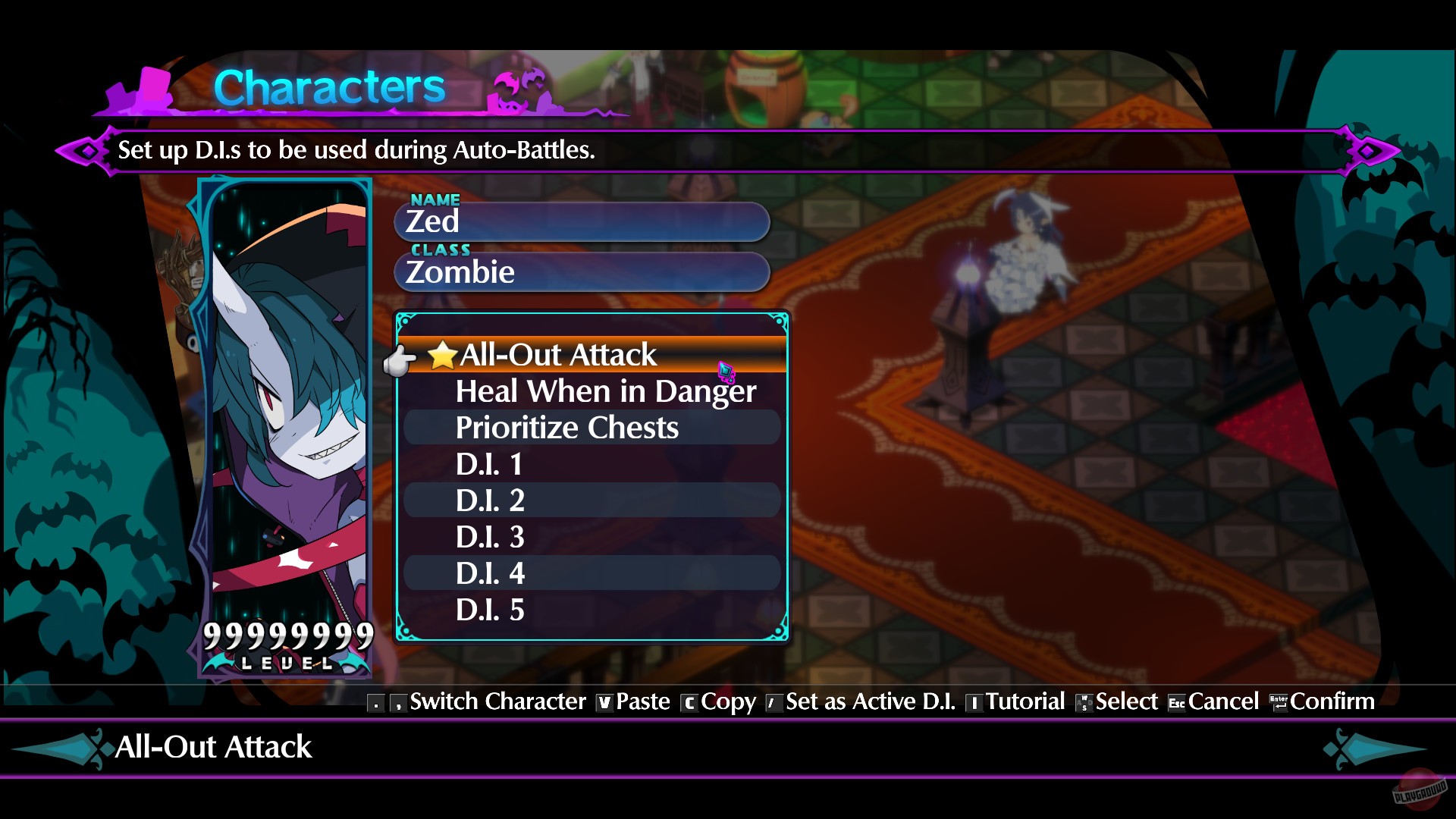Click the Enter key icon beside Confirm
The height and width of the screenshot is (819, 1456).
pyautogui.click(x=1279, y=702)
